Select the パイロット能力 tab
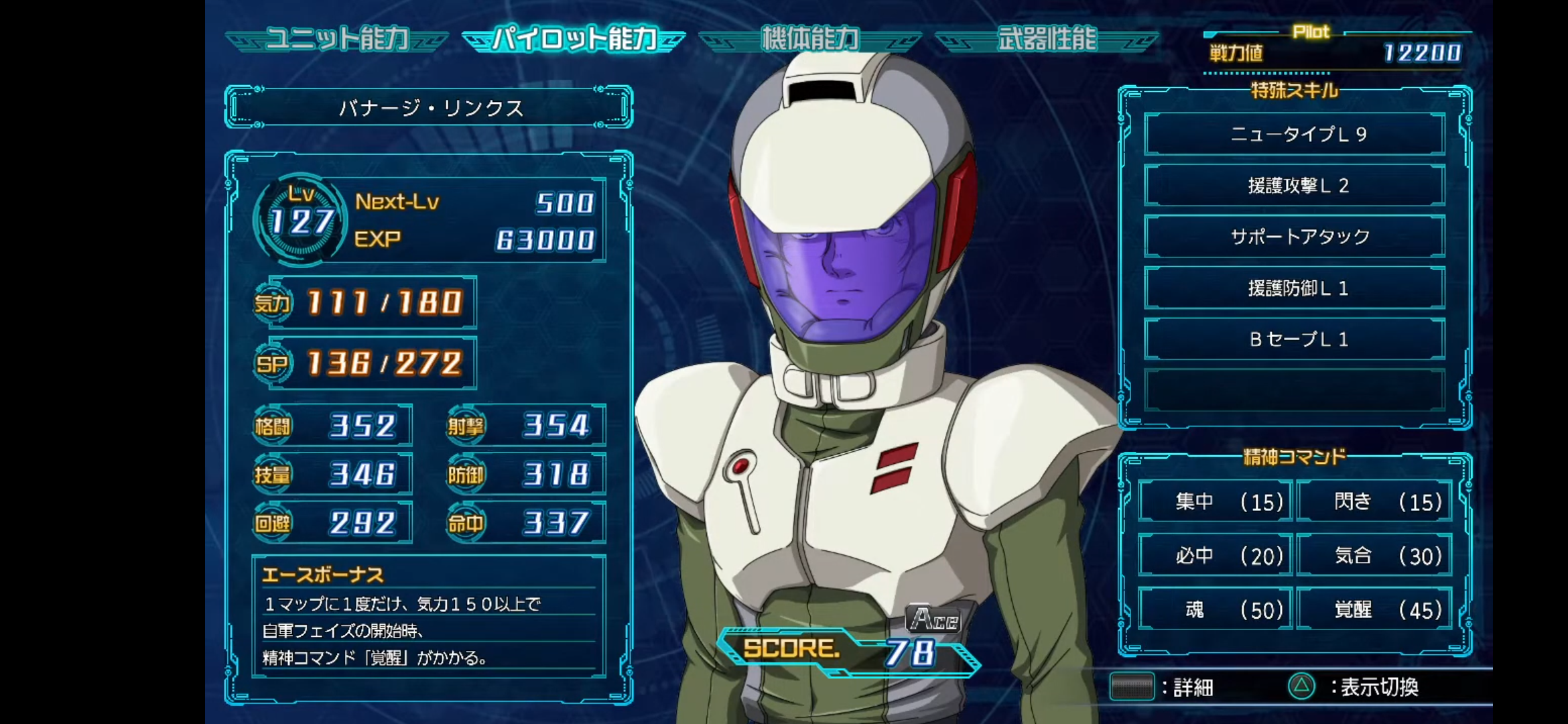Viewport: 1568px width, 724px height. [x=574, y=40]
